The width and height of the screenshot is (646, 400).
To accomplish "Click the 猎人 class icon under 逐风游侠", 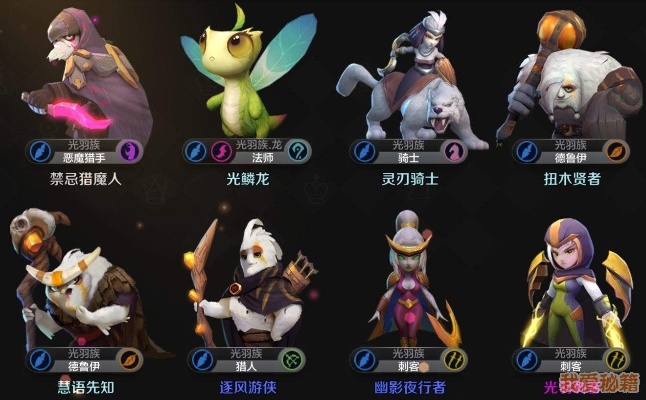I will tap(291, 359).
